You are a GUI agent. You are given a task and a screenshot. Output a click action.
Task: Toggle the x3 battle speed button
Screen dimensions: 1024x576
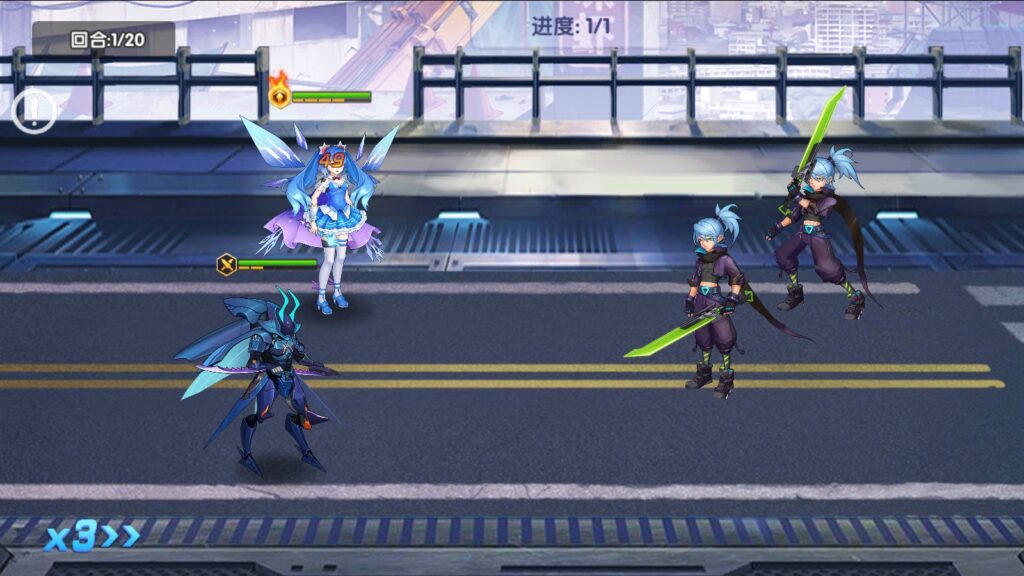(90, 537)
